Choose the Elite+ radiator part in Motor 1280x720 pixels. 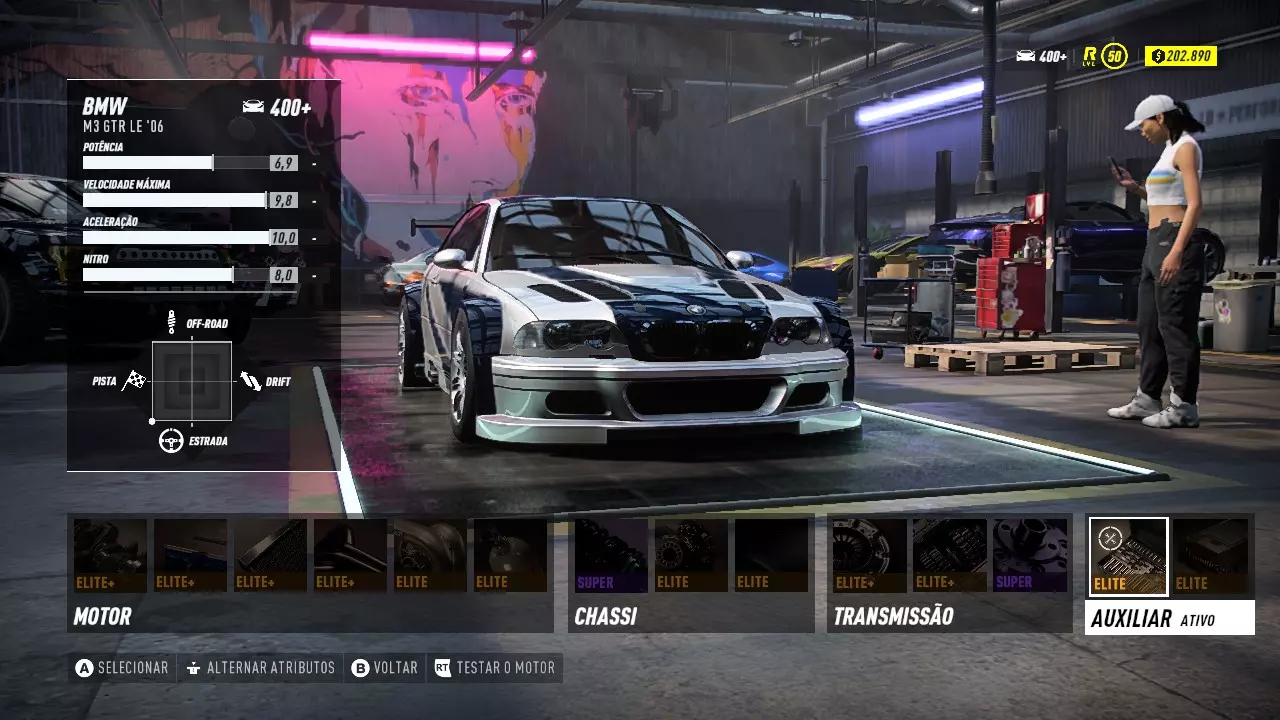point(270,555)
